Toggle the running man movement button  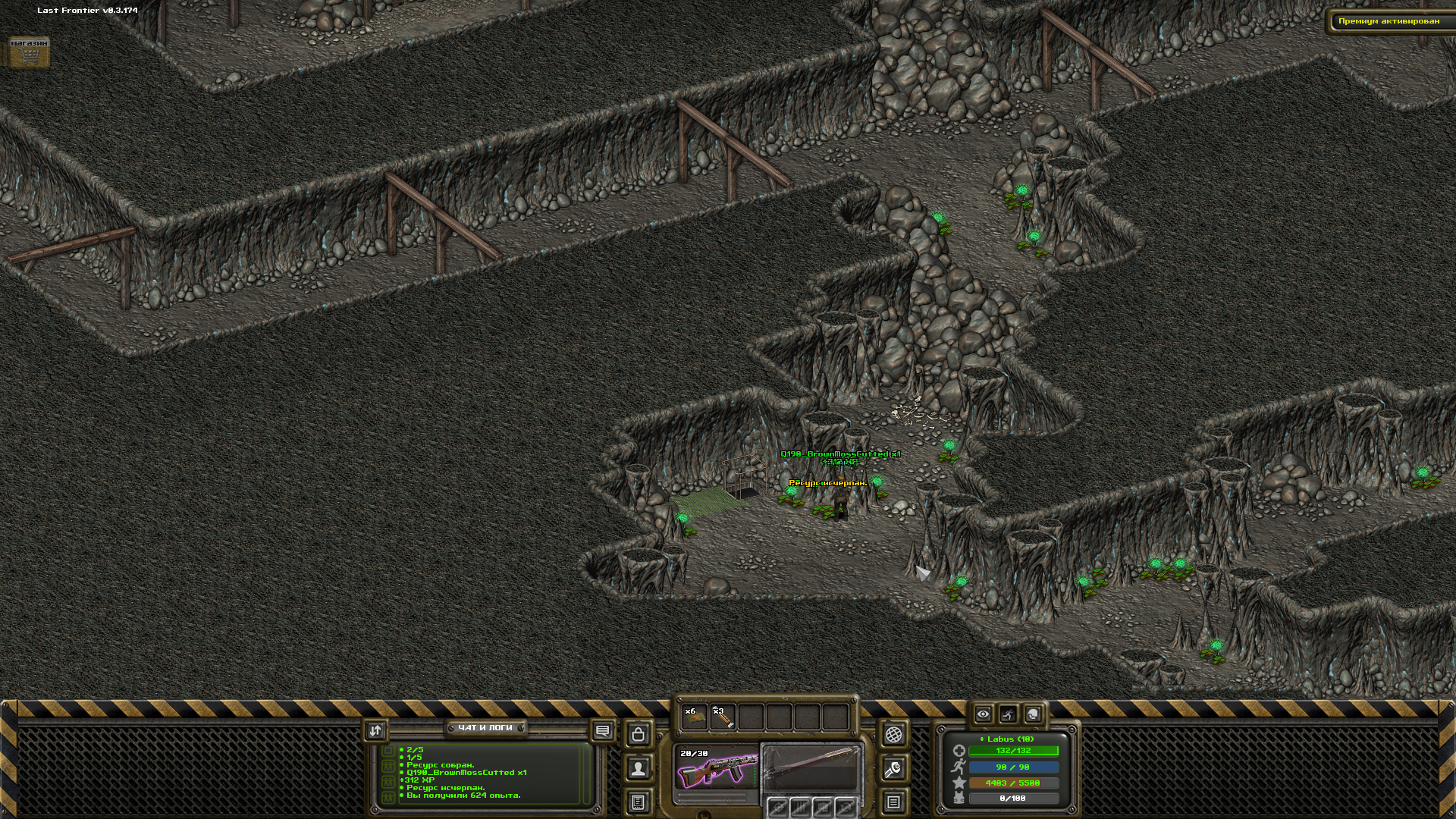1008,714
